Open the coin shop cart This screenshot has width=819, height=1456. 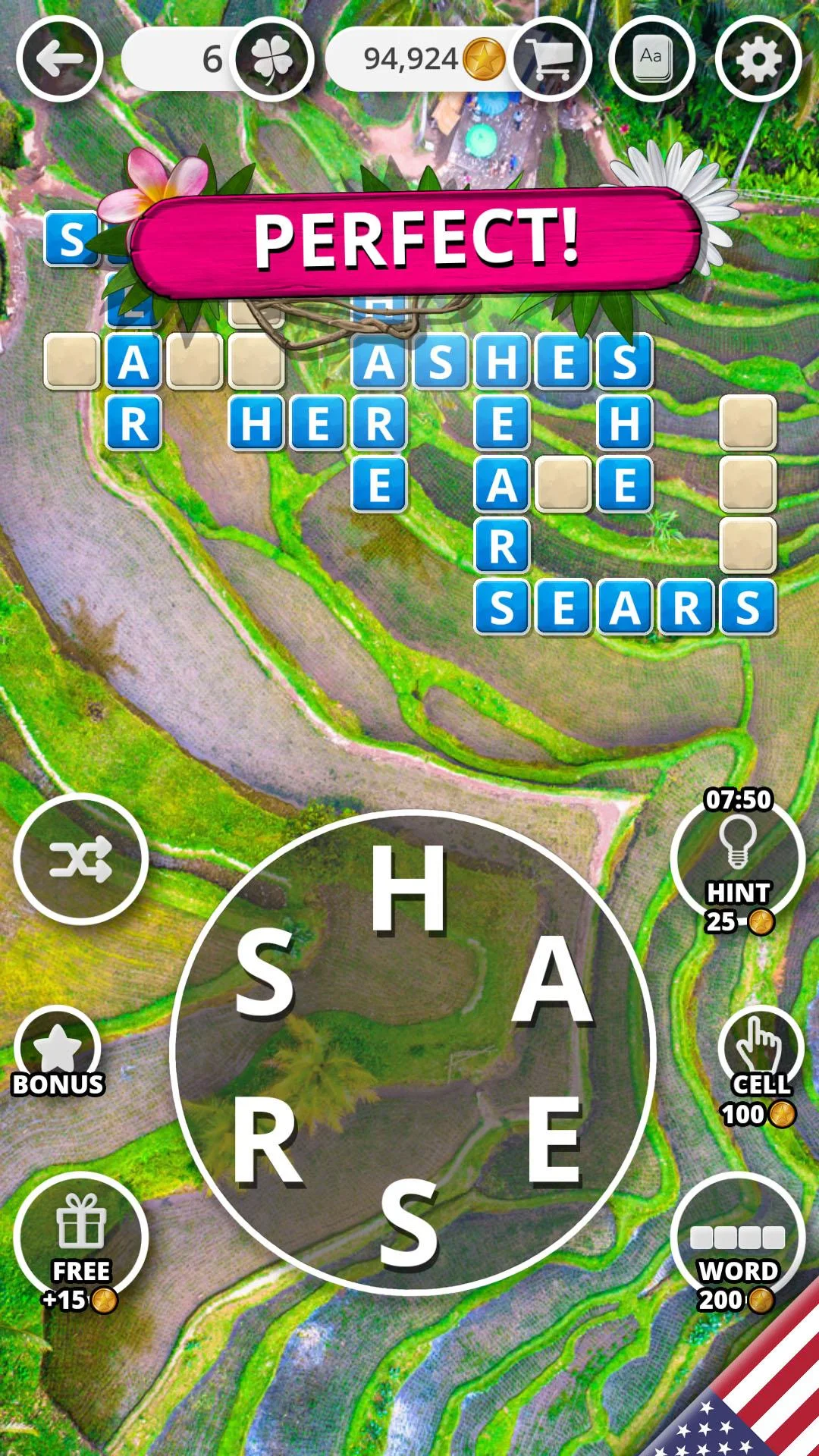551,58
